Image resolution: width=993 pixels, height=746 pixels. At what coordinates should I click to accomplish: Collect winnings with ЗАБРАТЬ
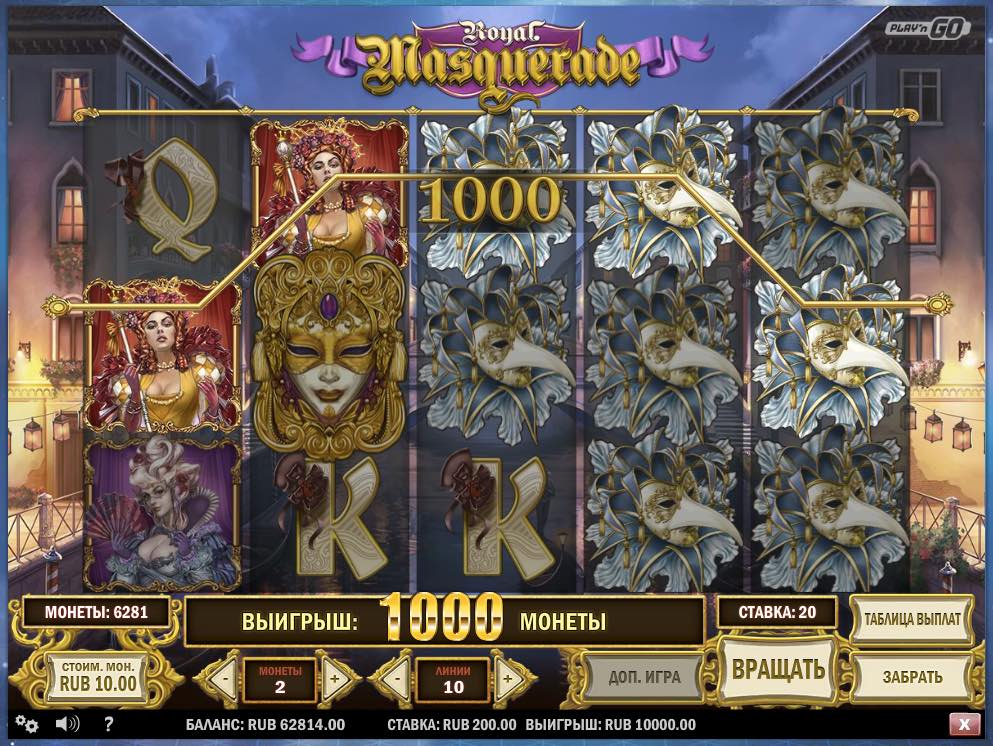click(912, 676)
